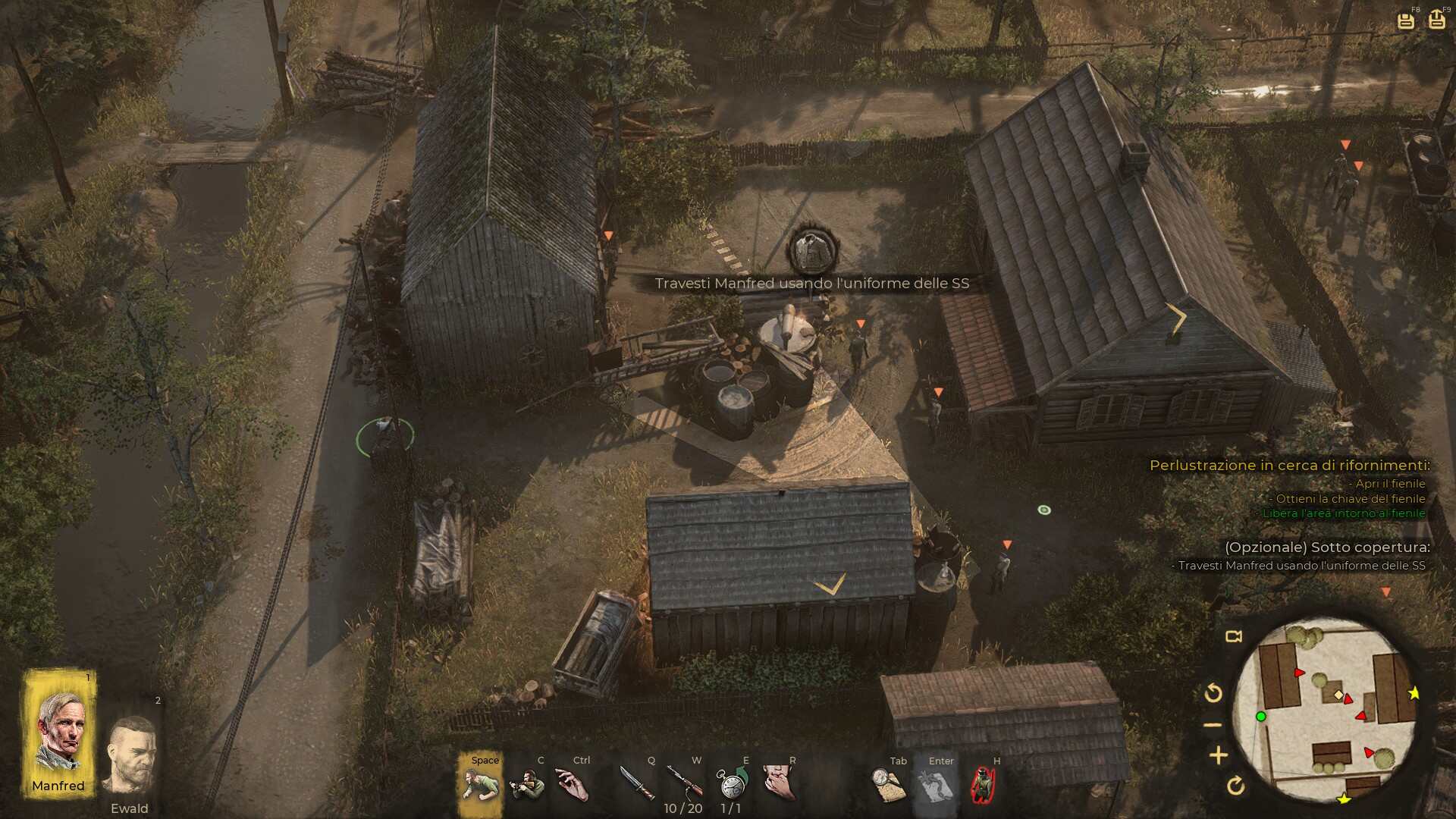Click the quick save floppy icon
This screenshot has width=1456, height=819.
(1405, 20)
